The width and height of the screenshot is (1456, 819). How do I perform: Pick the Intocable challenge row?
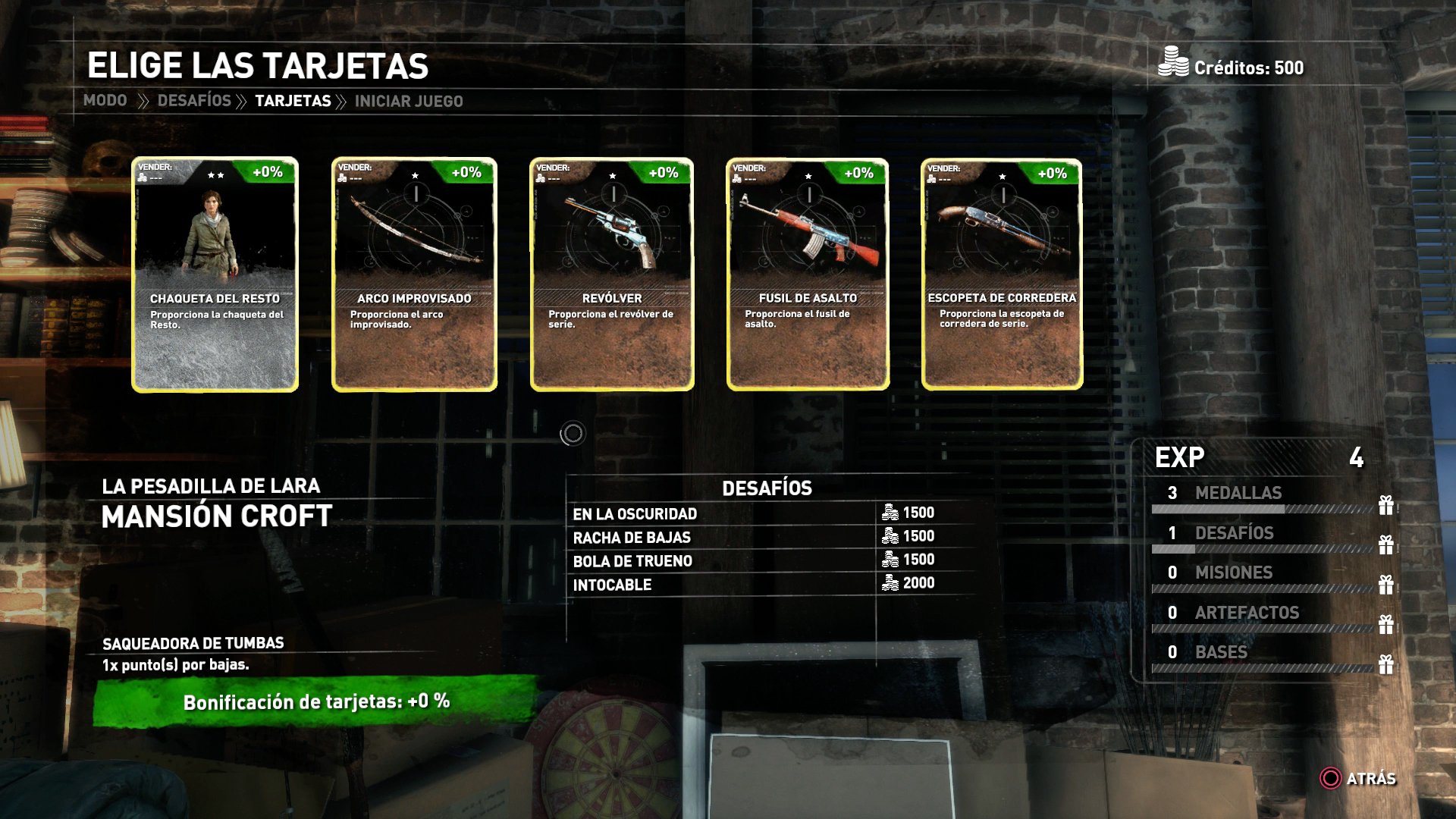pyautogui.click(x=612, y=585)
